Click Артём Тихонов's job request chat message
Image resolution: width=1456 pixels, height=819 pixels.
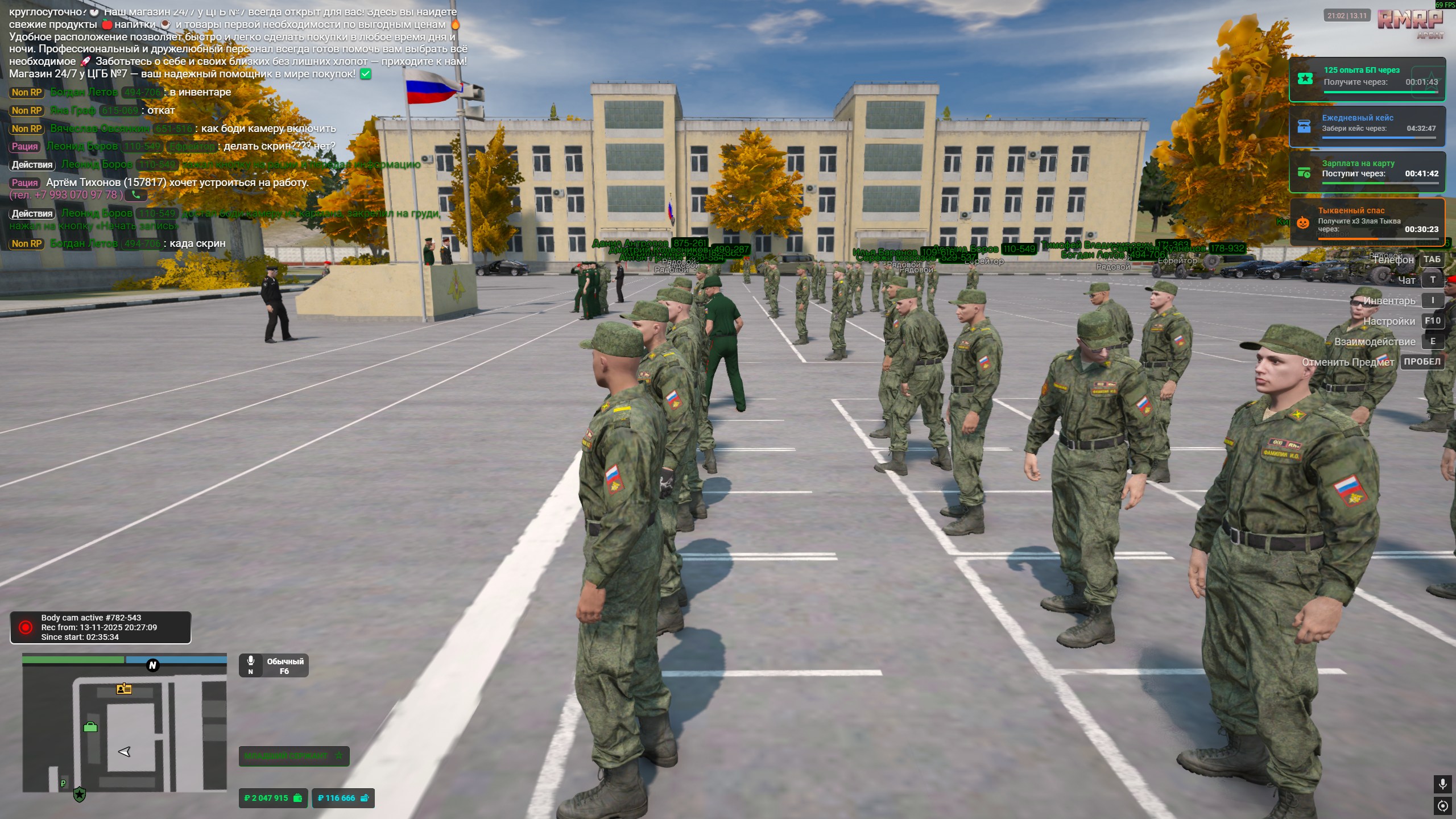click(x=177, y=183)
